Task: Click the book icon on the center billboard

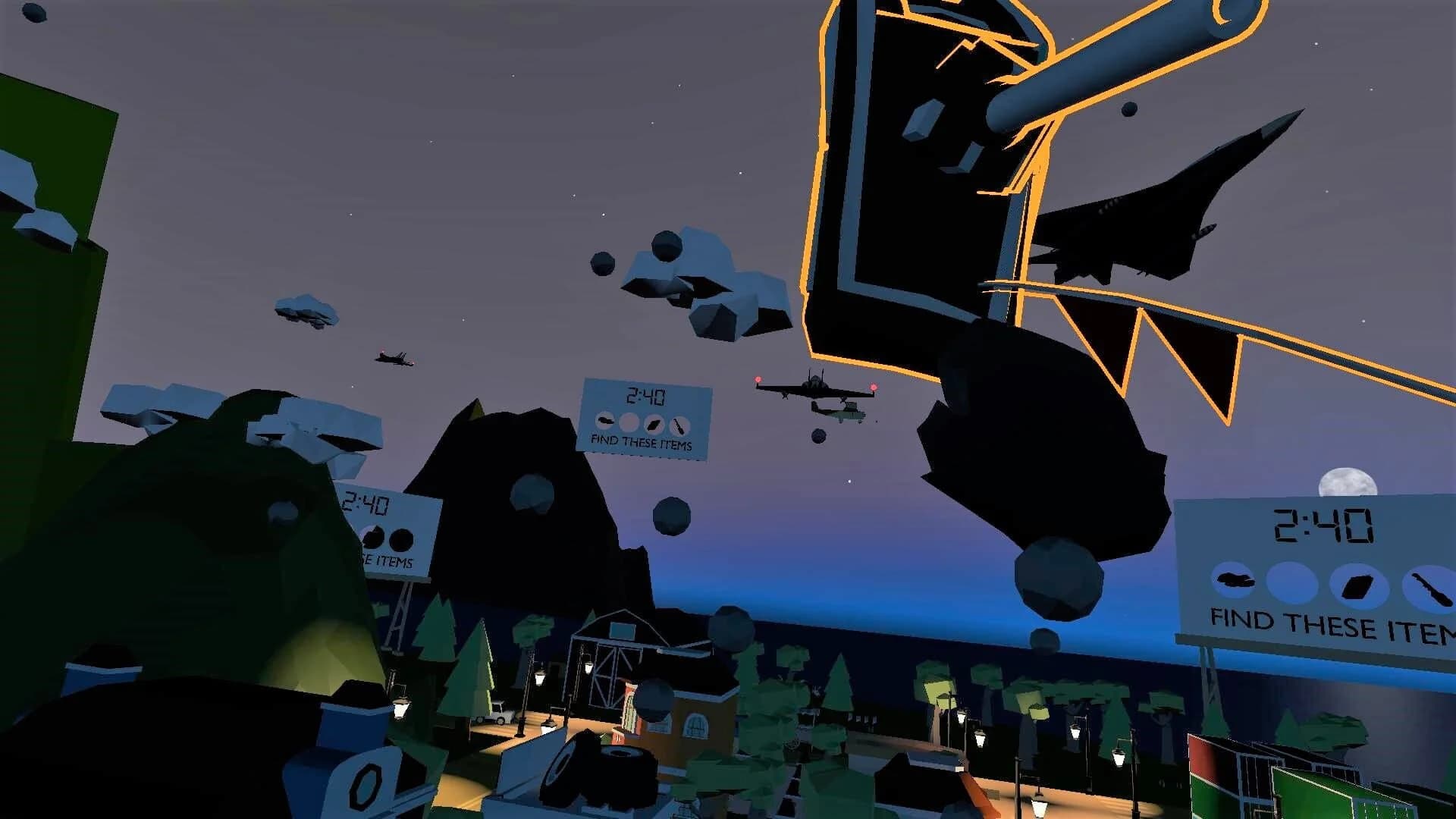Action: [653, 424]
